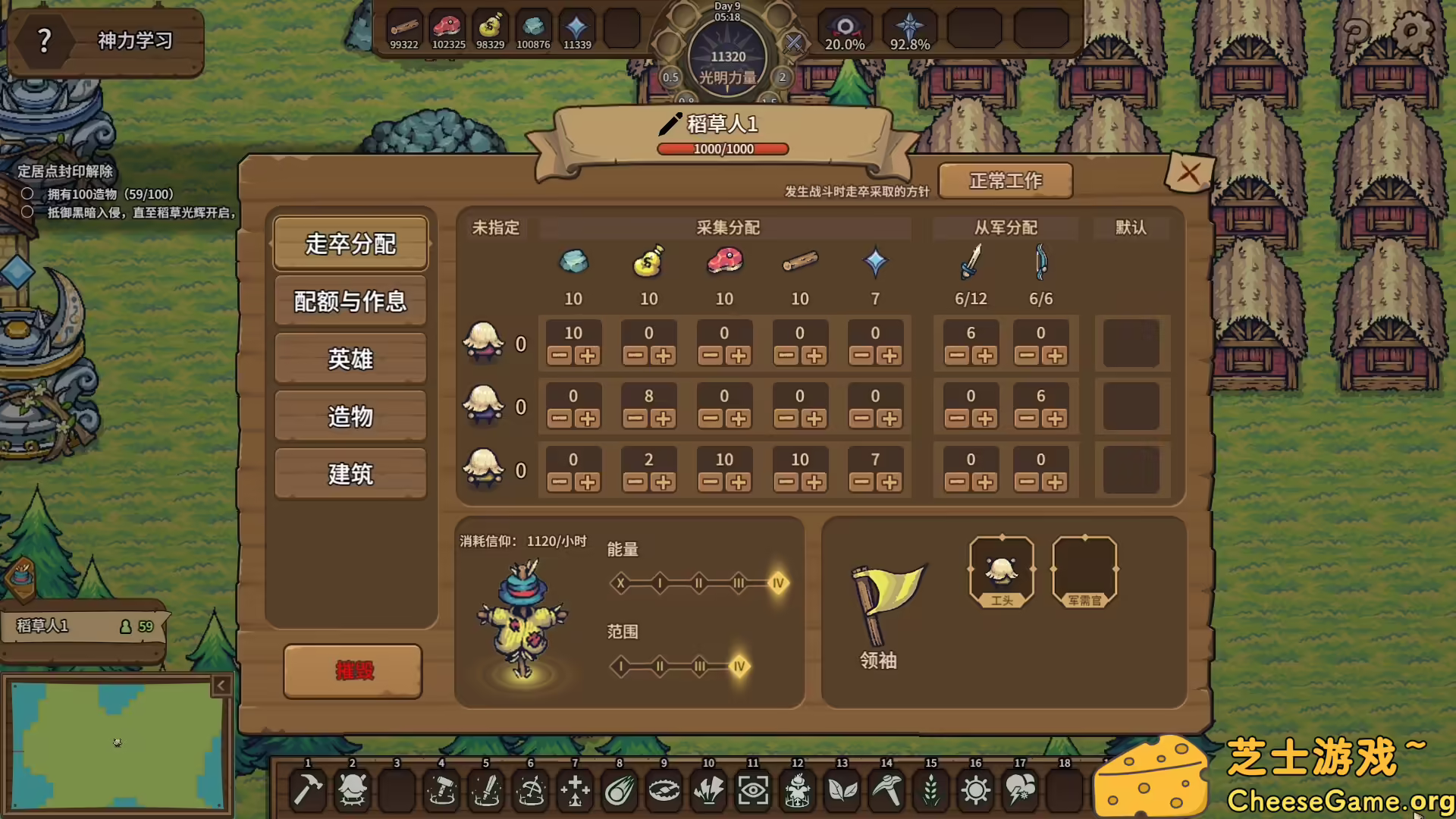Open the 正常工作 combat policy selector
Screen dimensions: 1456x819
point(1004,180)
